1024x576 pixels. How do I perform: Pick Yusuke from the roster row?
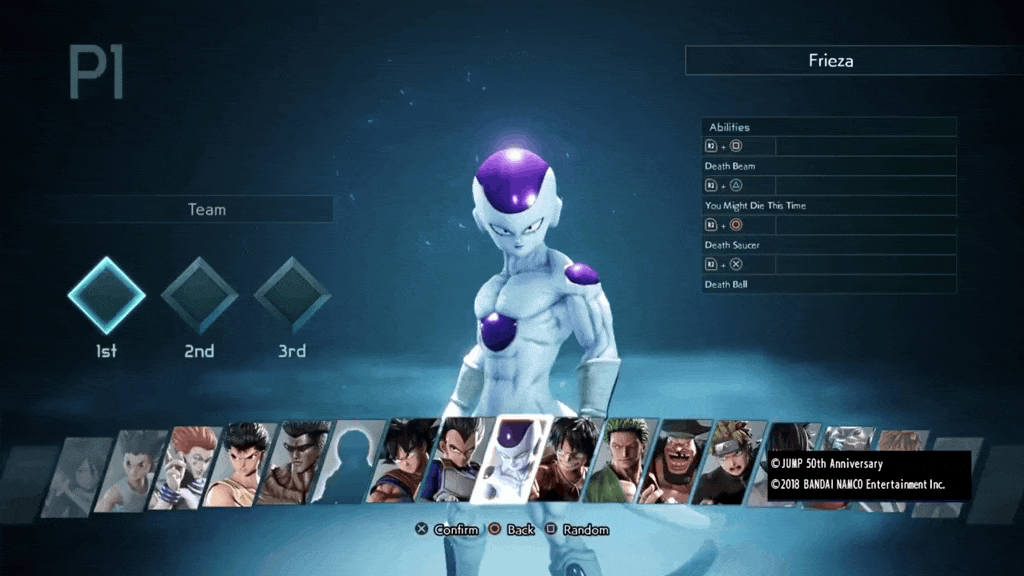tap(238, 463)
